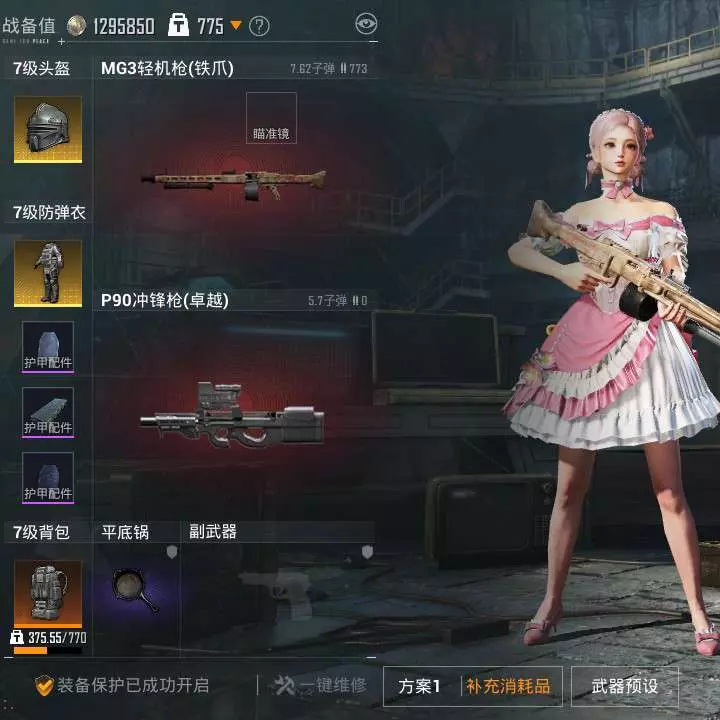Click the empty 瞄准镜 scope slot

pos(271,118)
